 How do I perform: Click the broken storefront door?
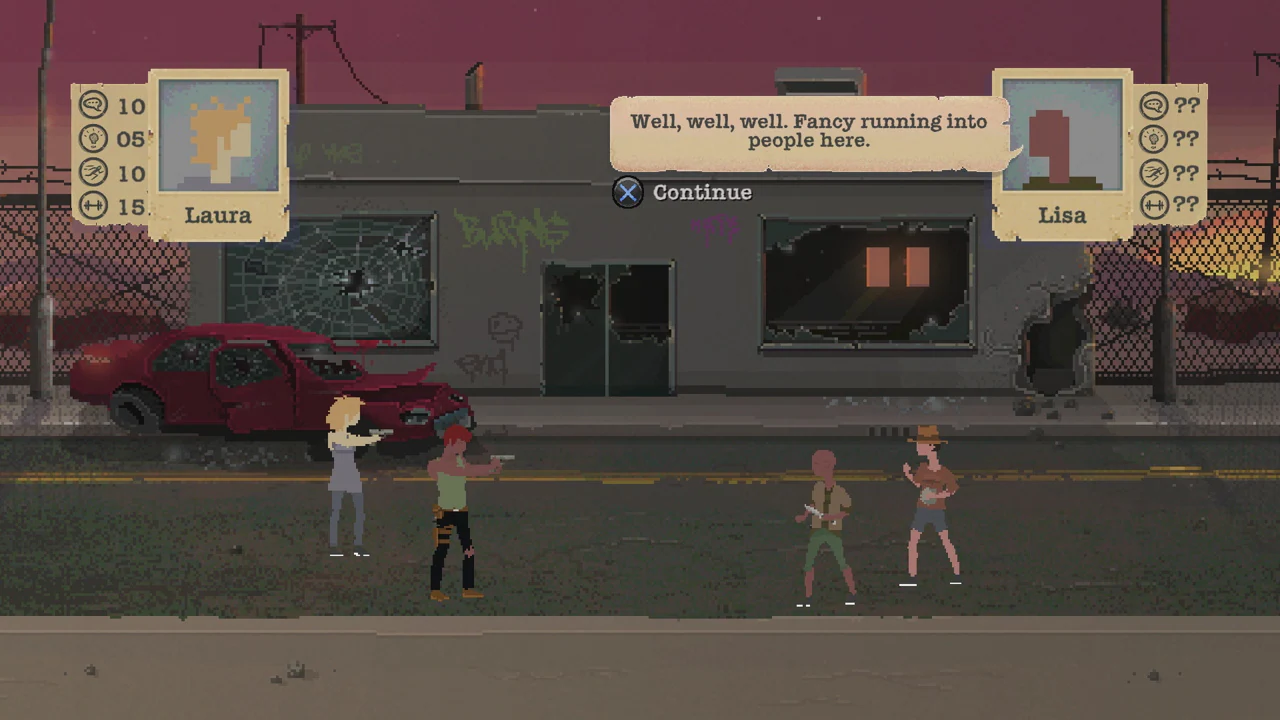point(607,330)
